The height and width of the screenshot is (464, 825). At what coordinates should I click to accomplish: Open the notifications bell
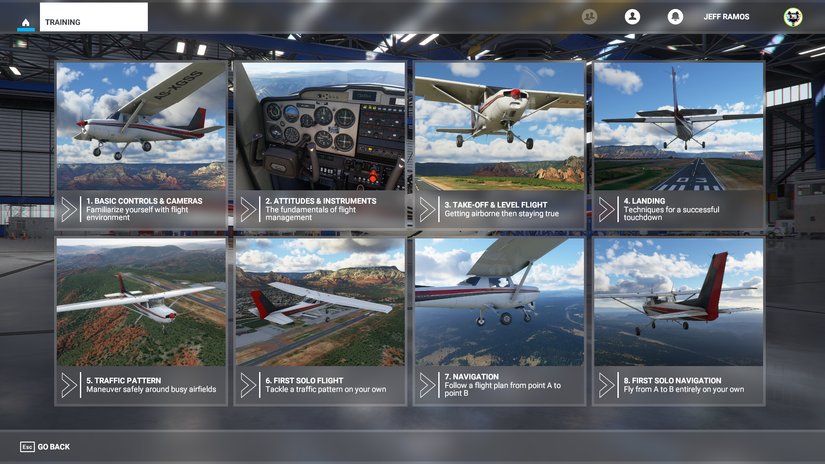[675, 17]
